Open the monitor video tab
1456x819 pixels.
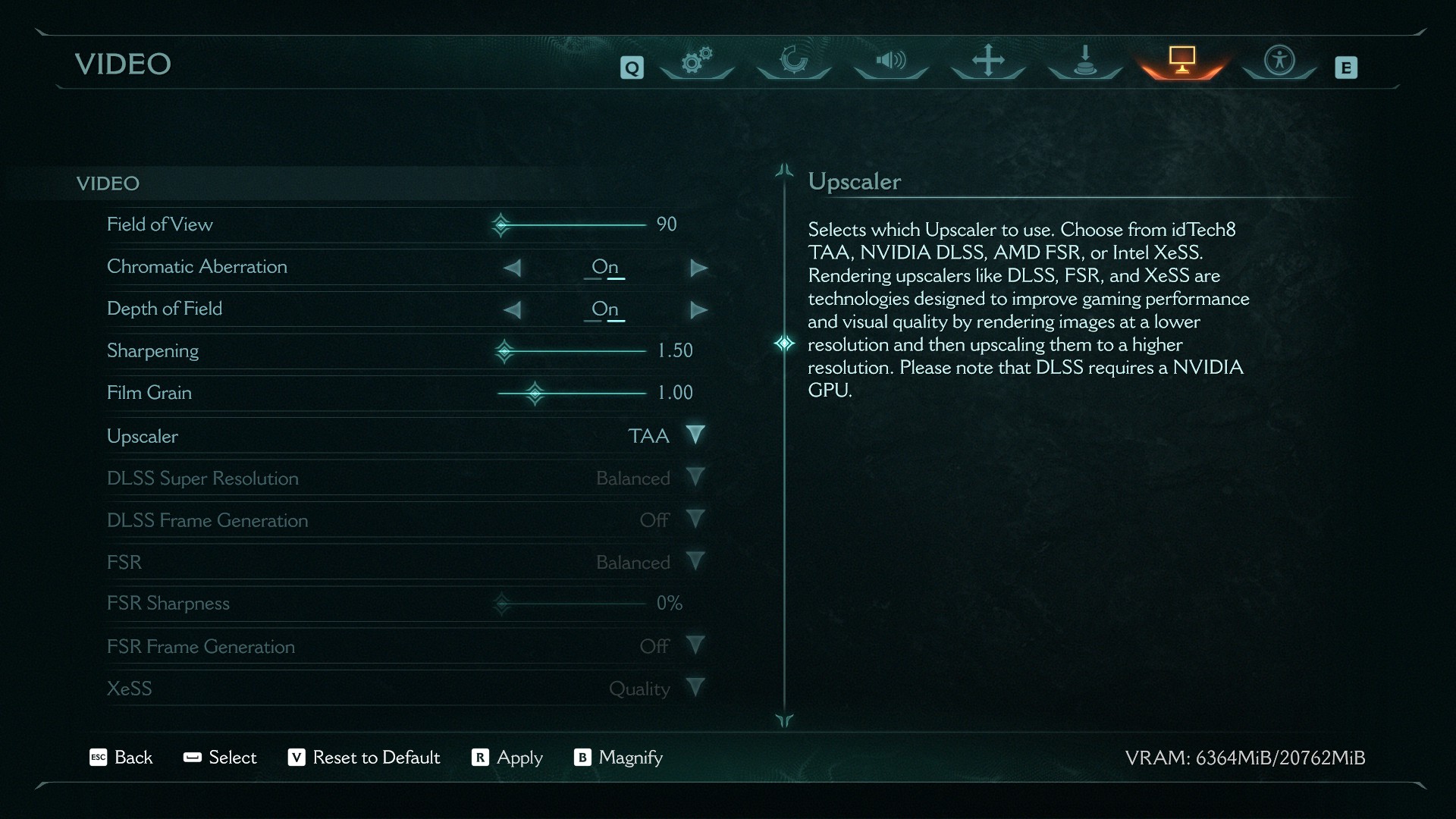(x=1181, y=61)
